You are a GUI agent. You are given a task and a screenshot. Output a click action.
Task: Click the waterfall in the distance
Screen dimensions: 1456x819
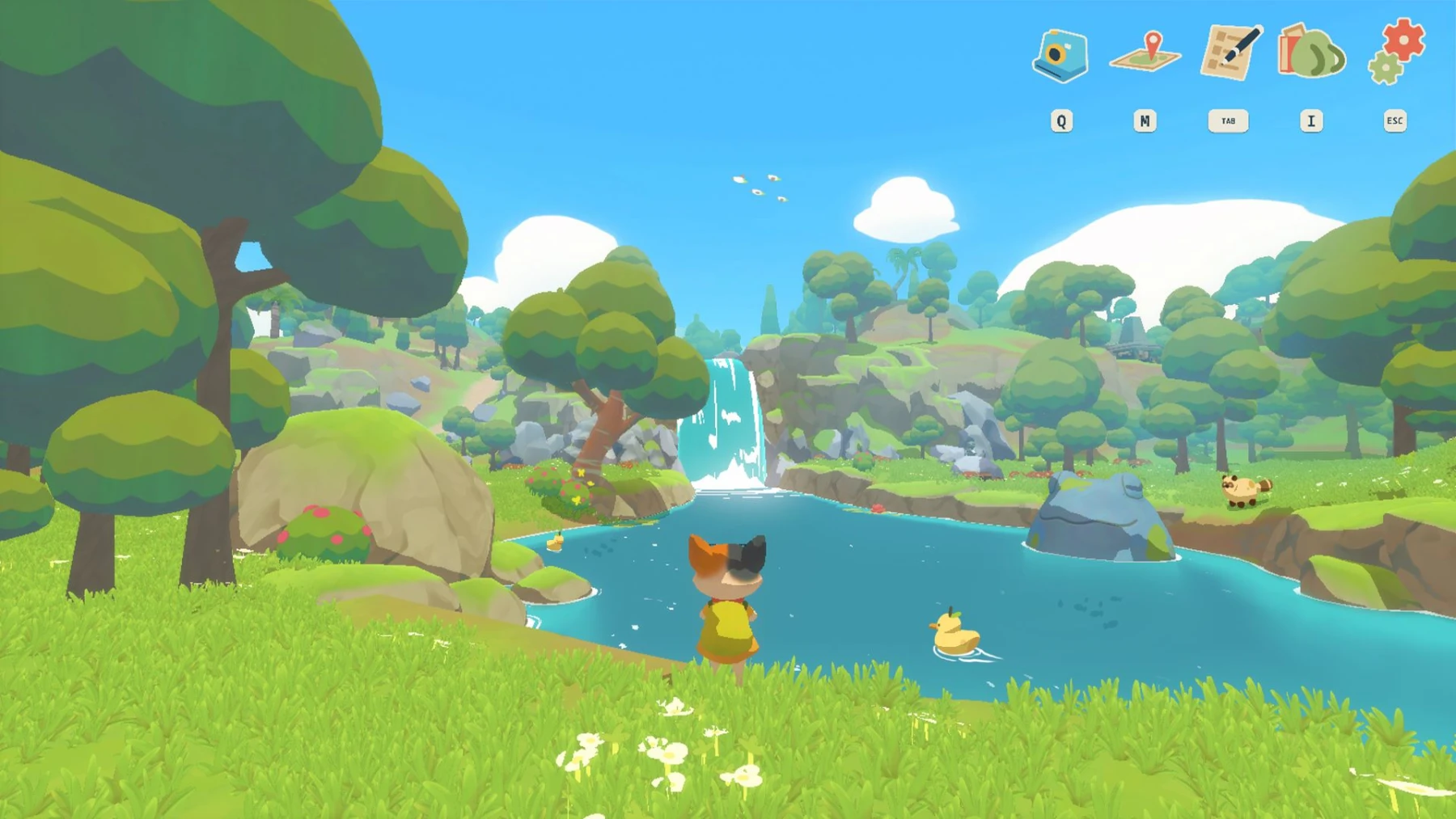726,420
